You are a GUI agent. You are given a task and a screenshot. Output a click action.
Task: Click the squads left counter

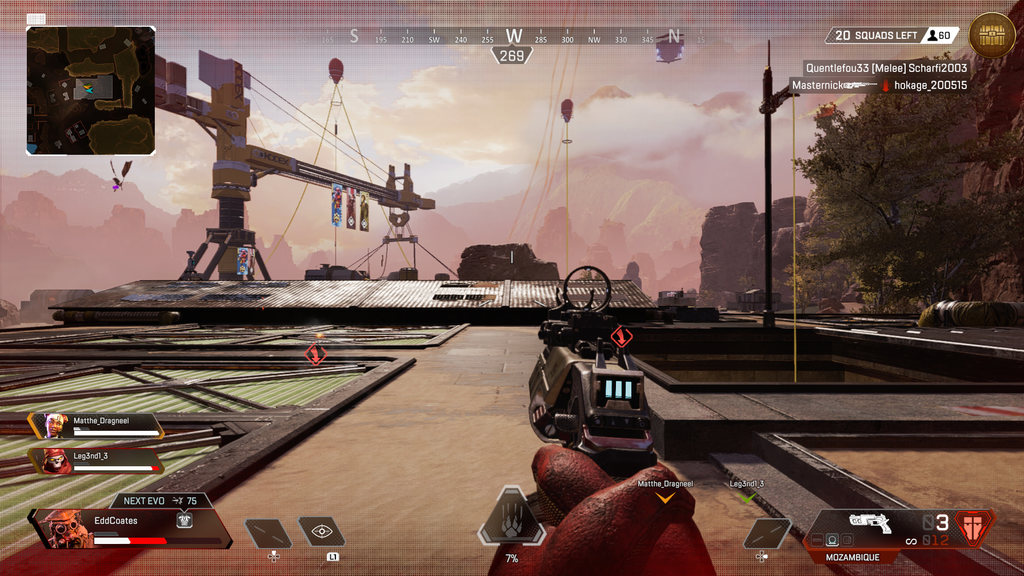click(876, 36)
